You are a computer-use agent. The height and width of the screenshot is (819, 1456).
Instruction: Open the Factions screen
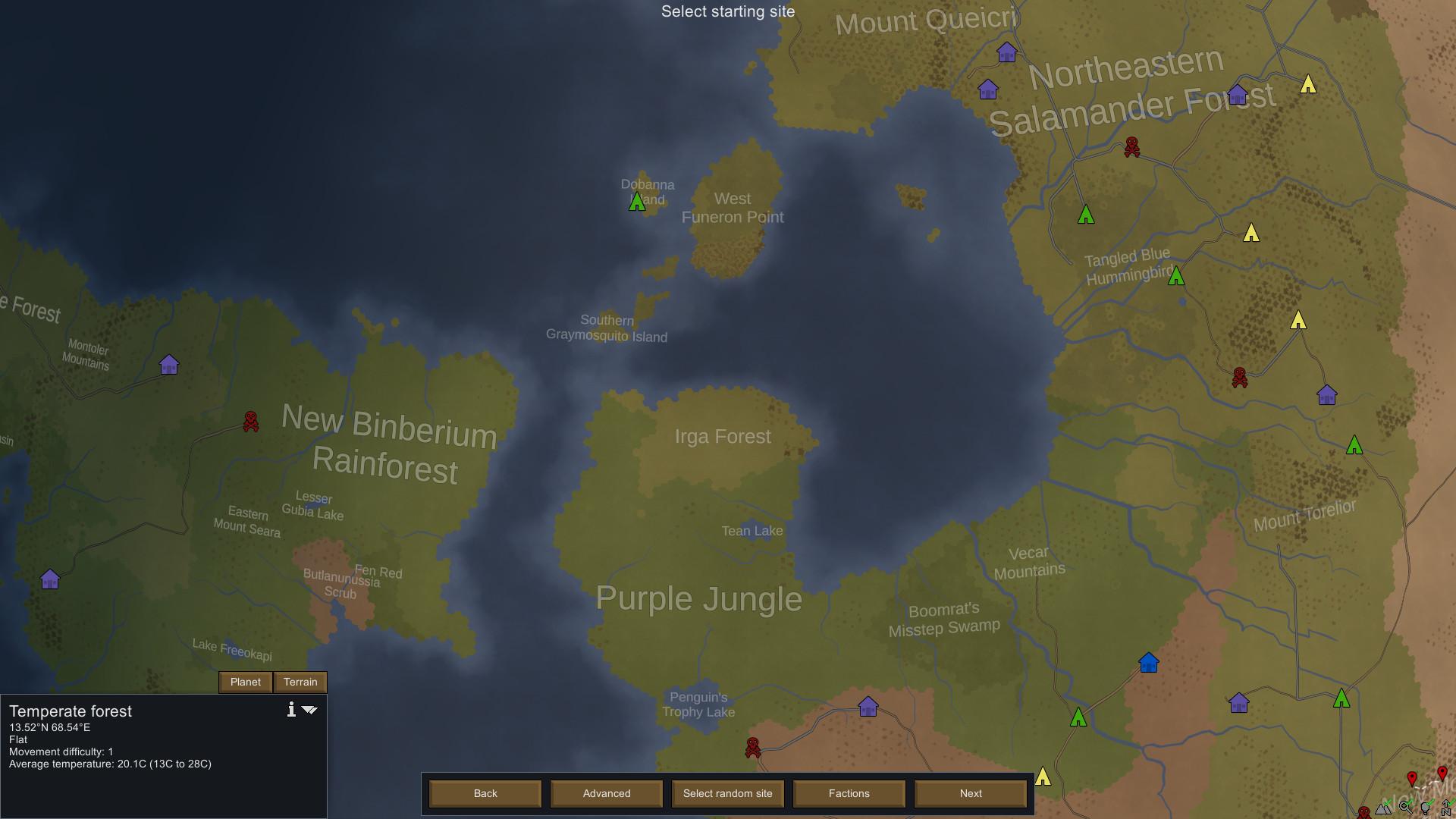pyautogui.click(x=849, y=793)
